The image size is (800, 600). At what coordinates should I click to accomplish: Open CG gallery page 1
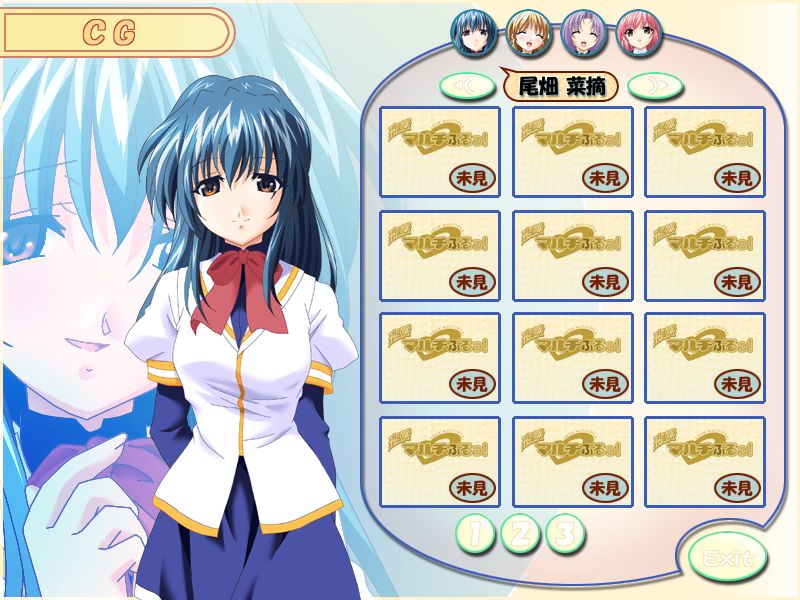click(476, 534)
